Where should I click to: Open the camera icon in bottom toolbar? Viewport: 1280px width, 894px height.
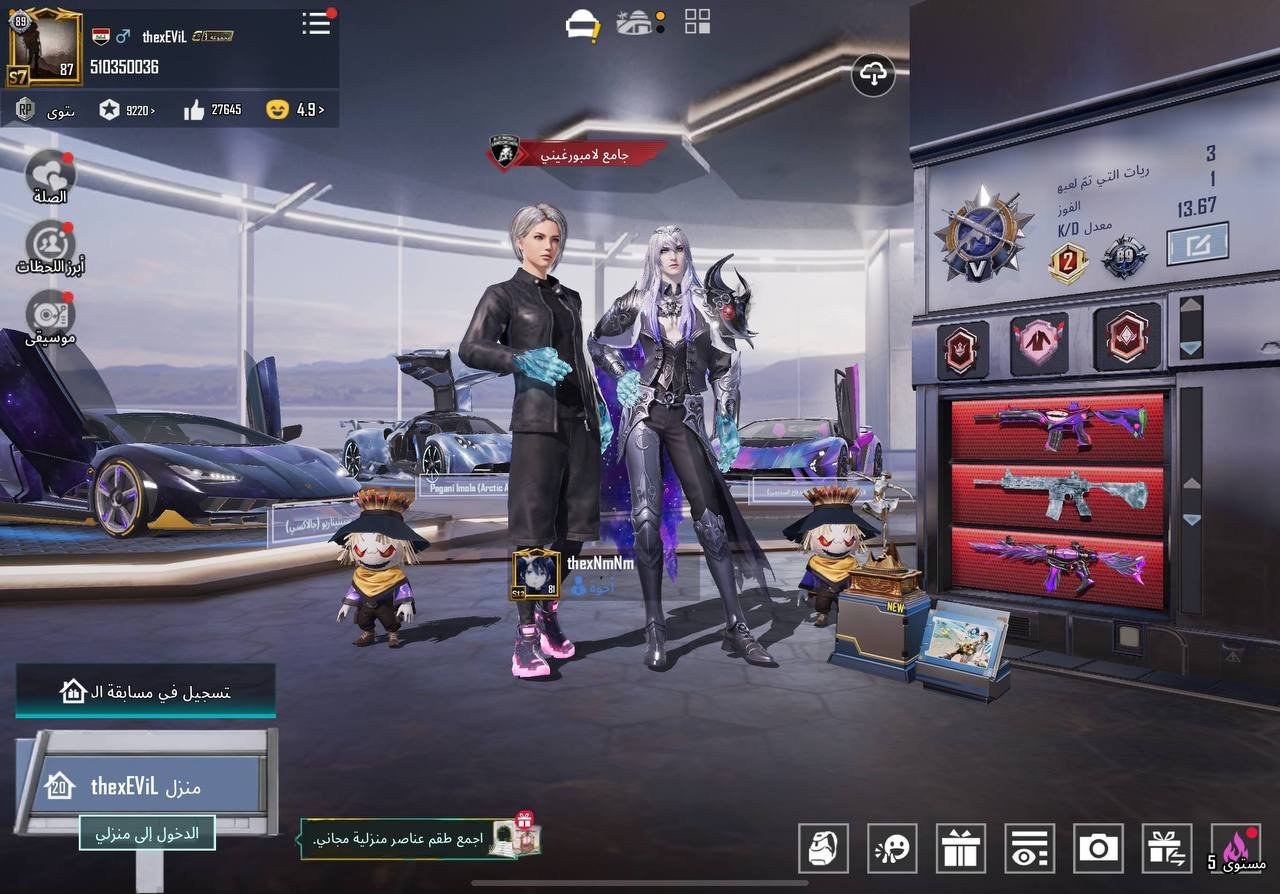(x=1098, y=848)
